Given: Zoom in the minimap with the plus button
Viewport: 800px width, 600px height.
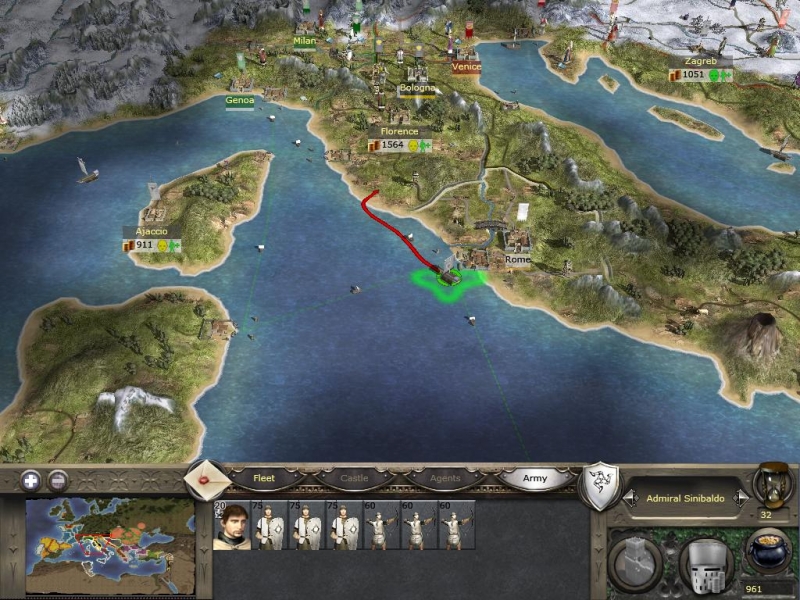Looking at the screenshot, I should pyautogui.click(x=32, y=479).
